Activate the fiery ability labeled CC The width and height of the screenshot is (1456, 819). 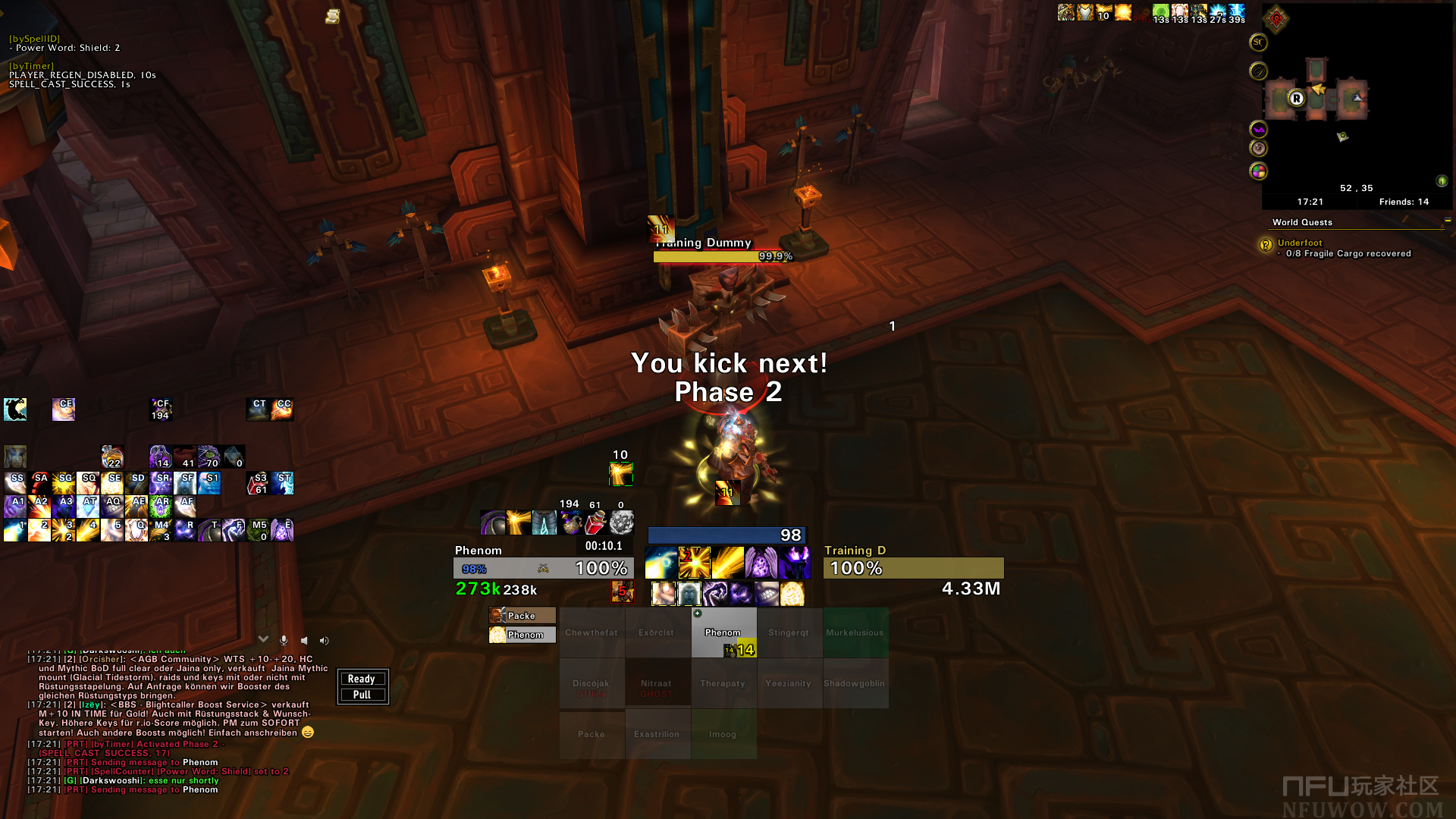pyautogui.click(x=282, y=409)
